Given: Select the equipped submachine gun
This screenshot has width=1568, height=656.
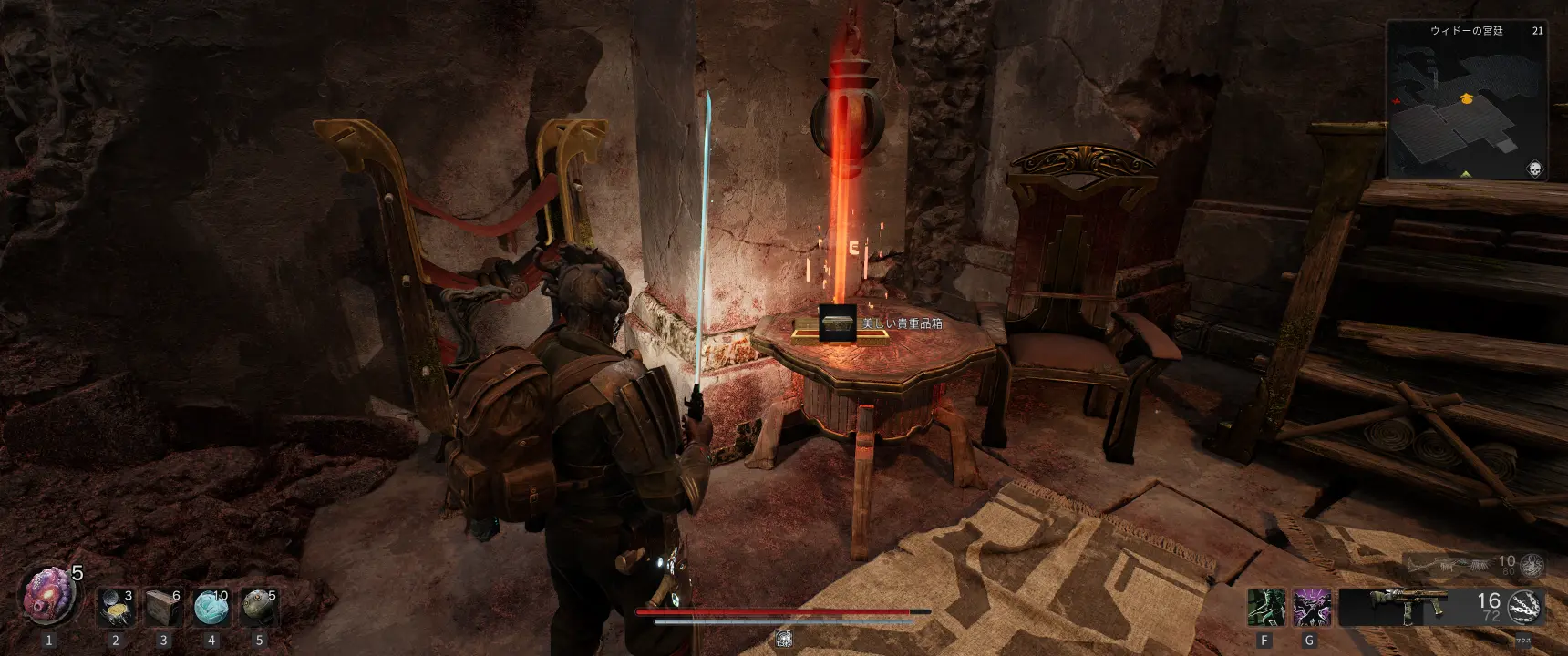Looking at the screenshot, I should [1399, 606].
